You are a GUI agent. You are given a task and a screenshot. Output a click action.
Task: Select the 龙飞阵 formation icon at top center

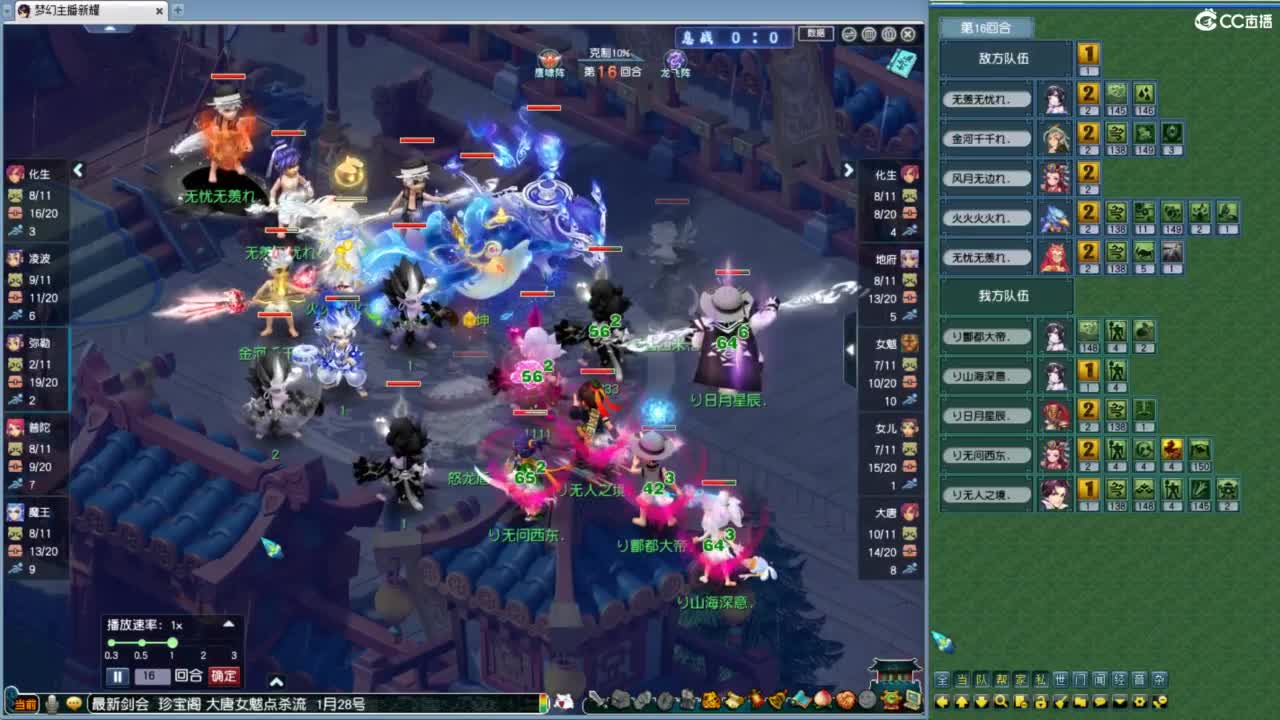click(x=677, y=58)
